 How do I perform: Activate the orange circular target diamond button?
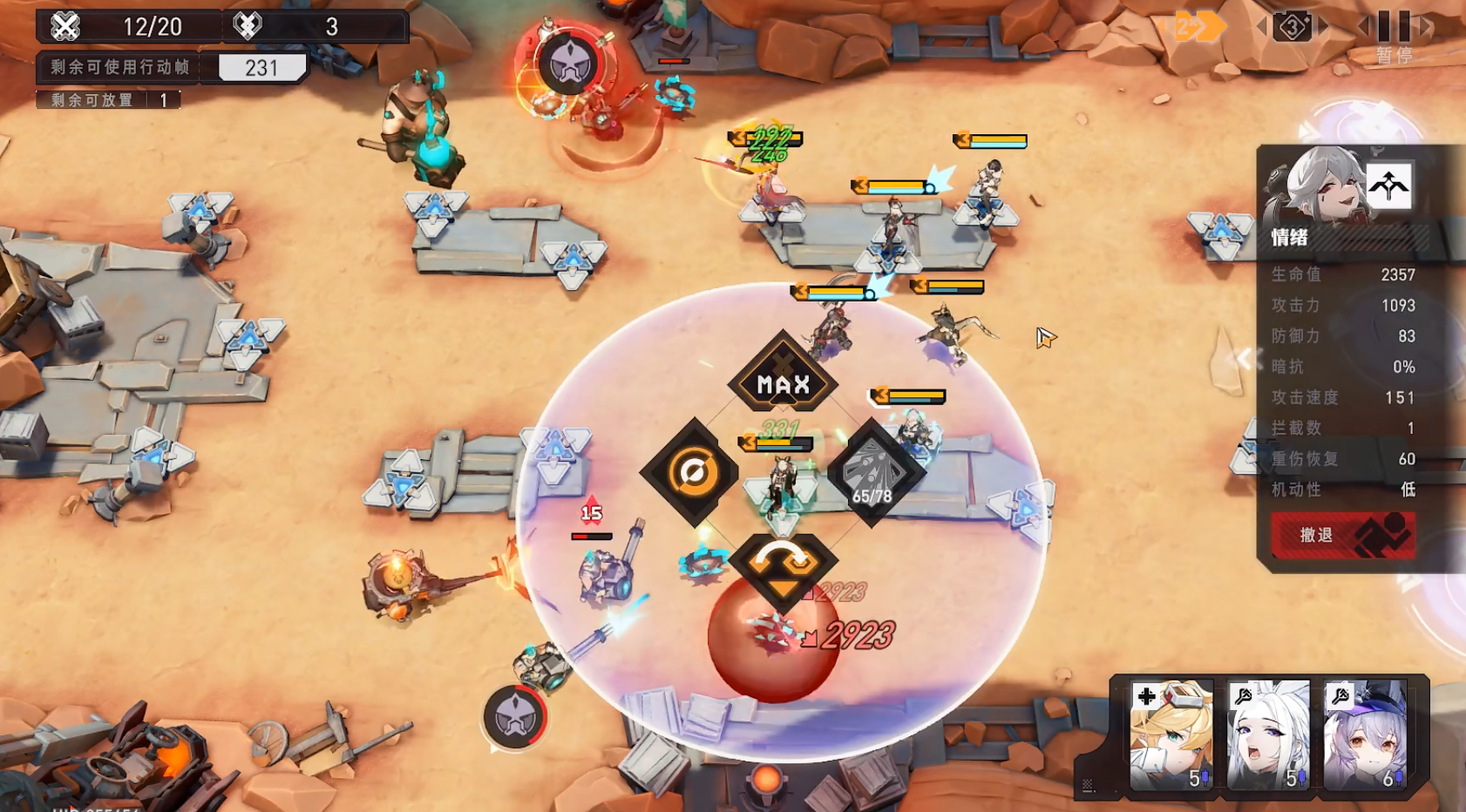click(x=694, y=472)
